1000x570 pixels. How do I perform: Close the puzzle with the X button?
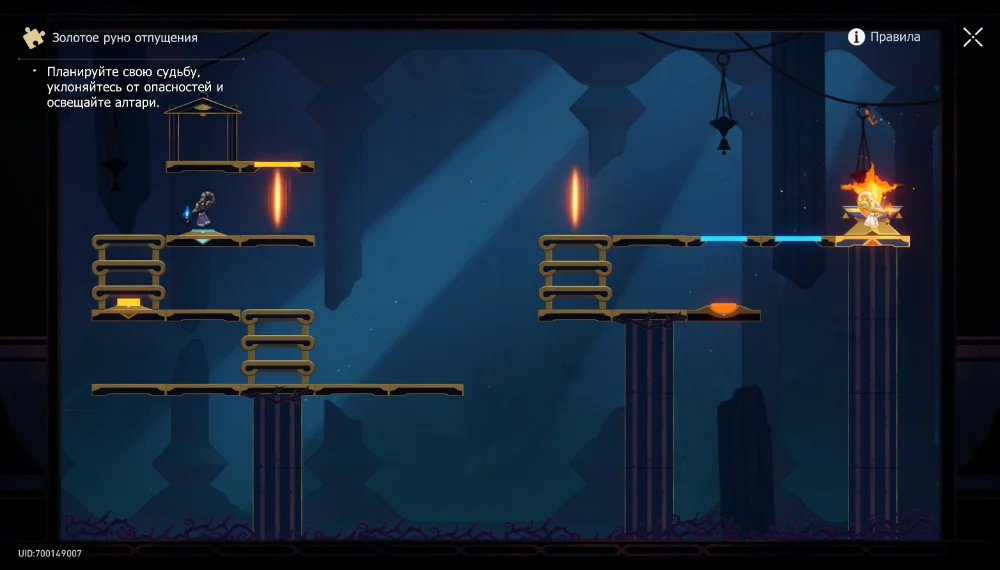(972, 37)
